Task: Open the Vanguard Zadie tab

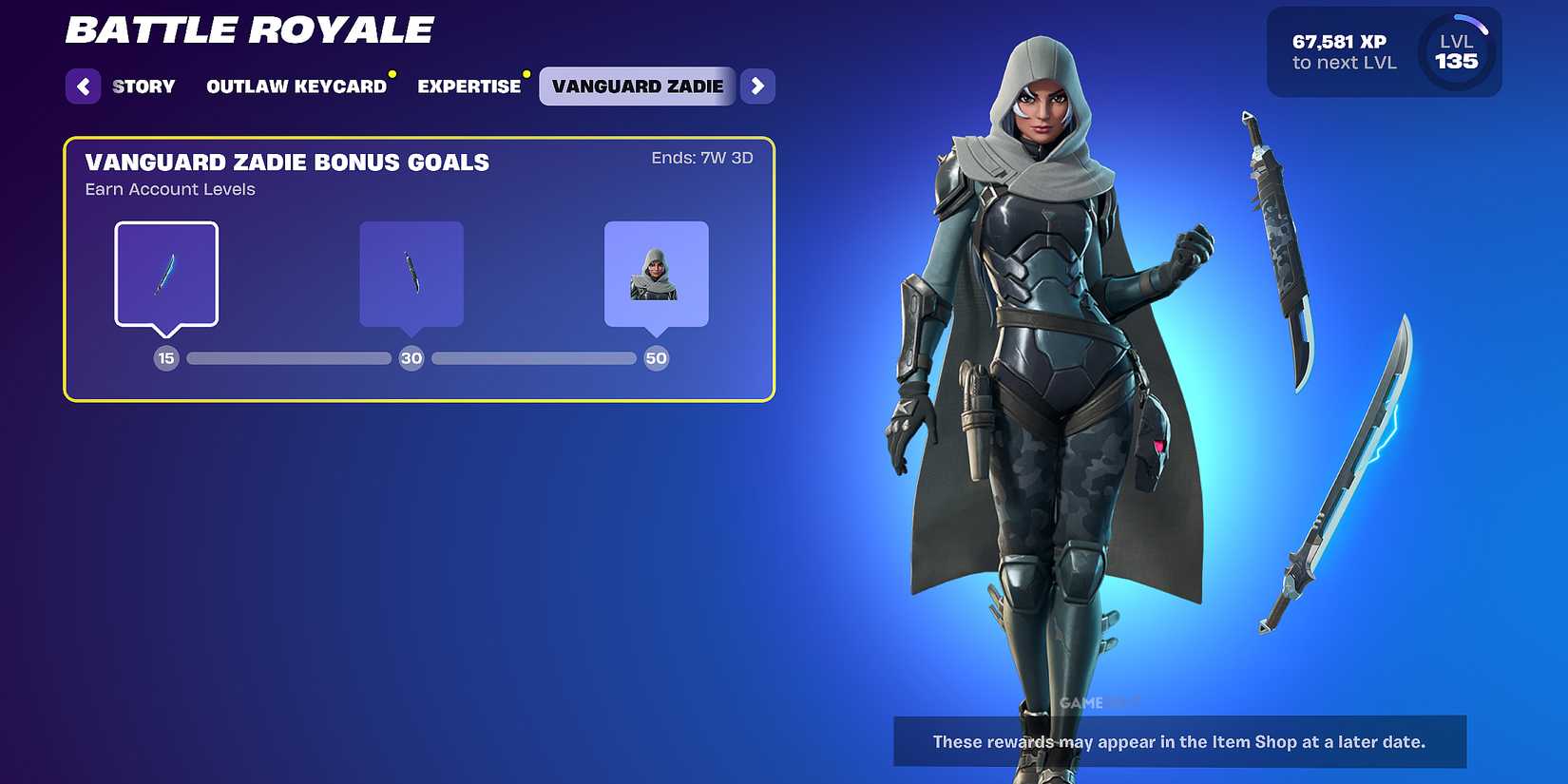Action: 637,86
